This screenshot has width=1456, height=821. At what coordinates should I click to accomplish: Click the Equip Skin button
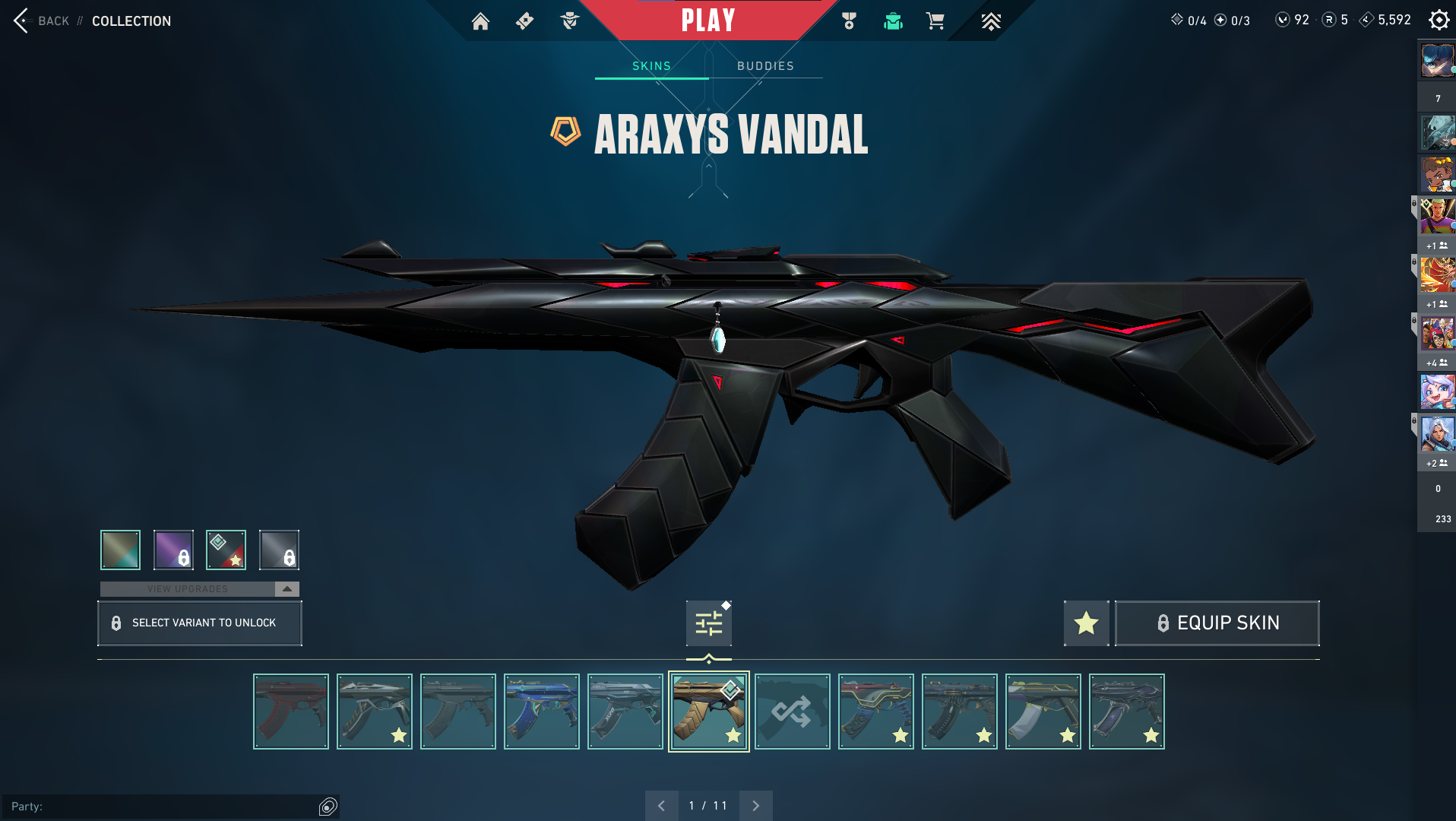1217,623
